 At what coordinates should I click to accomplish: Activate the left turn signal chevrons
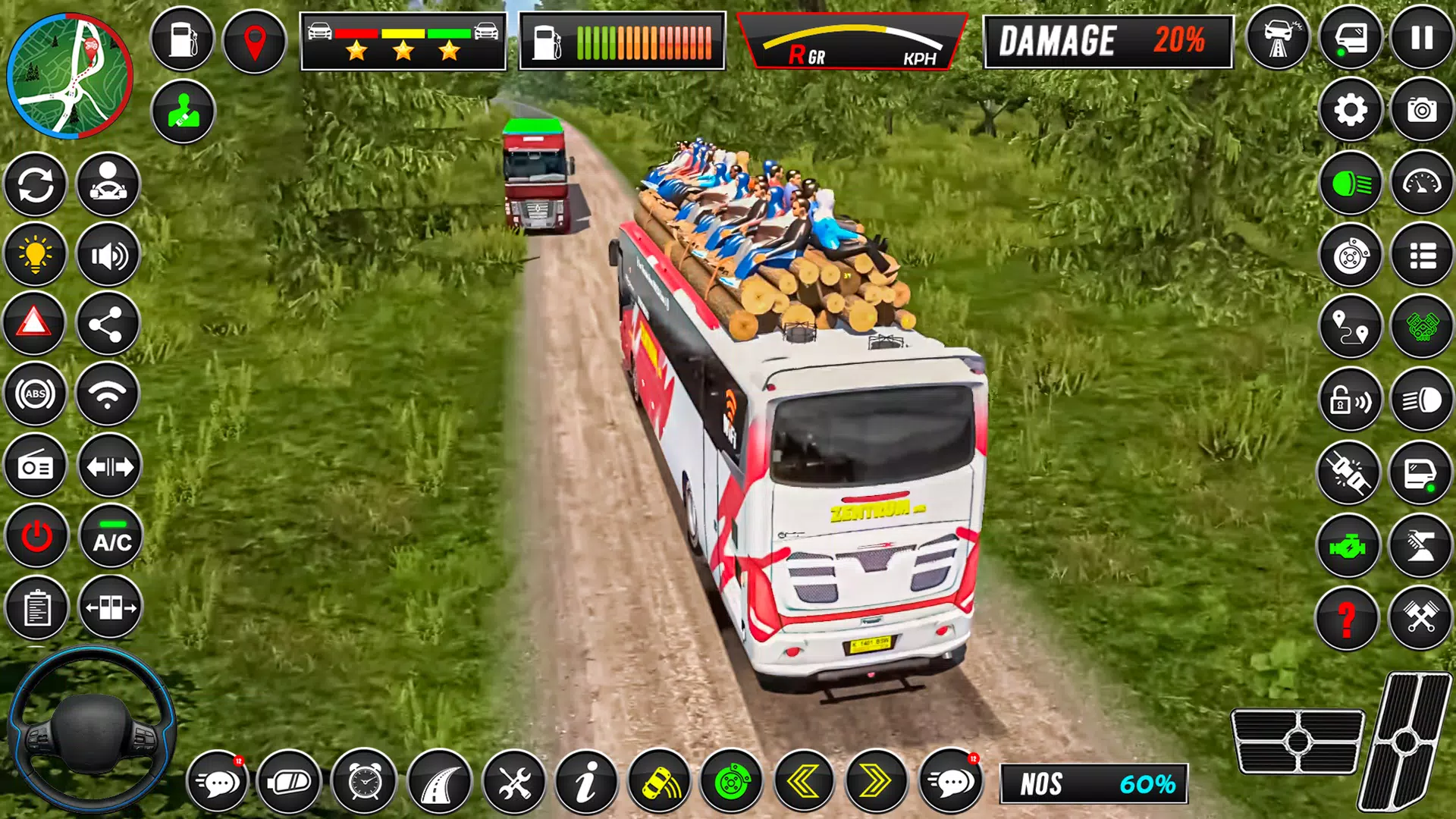[x=804, y=781]
